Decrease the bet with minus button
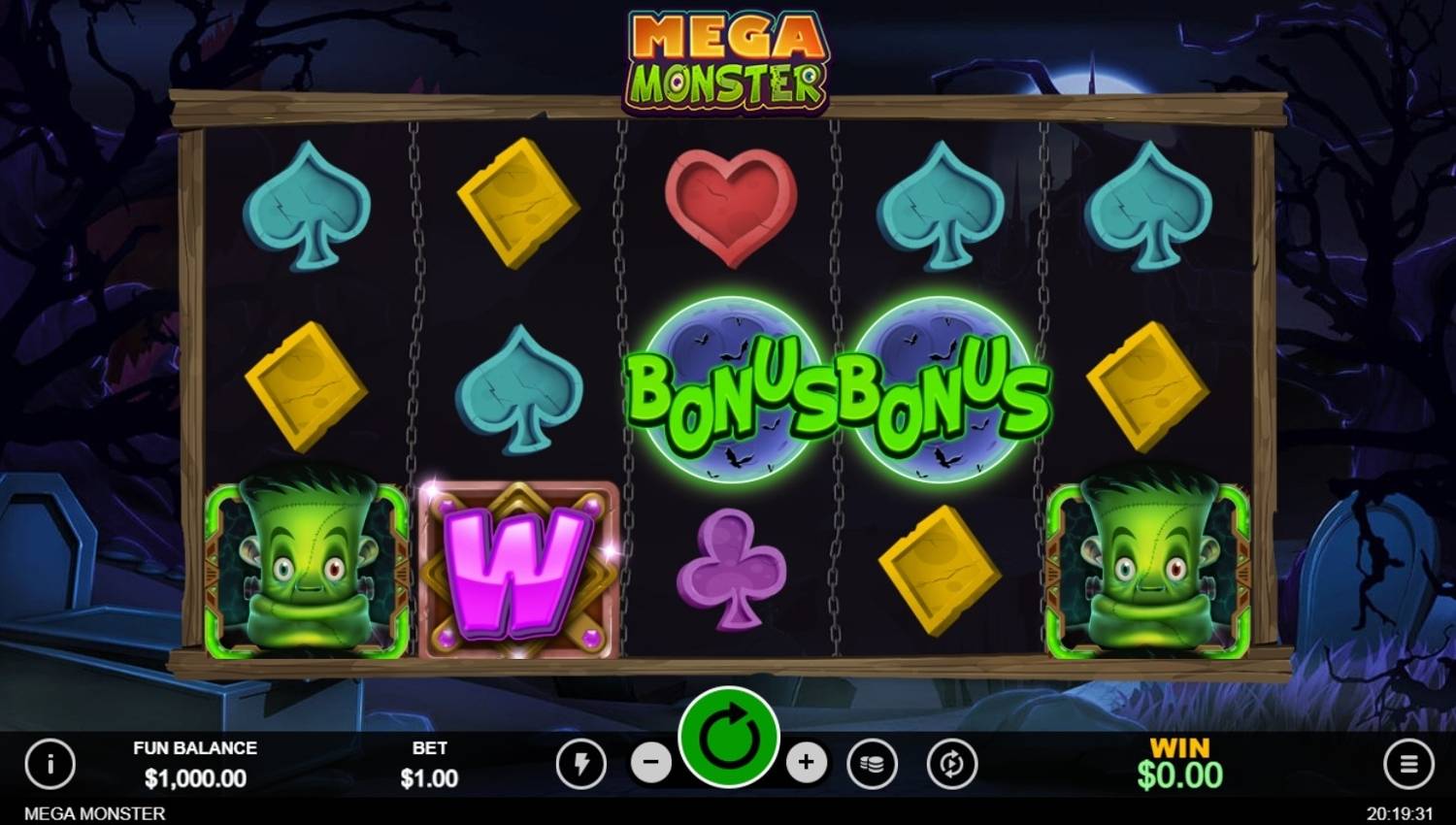Image resolution: width=1456 pixels, height=825 pixels. (650, 764)
